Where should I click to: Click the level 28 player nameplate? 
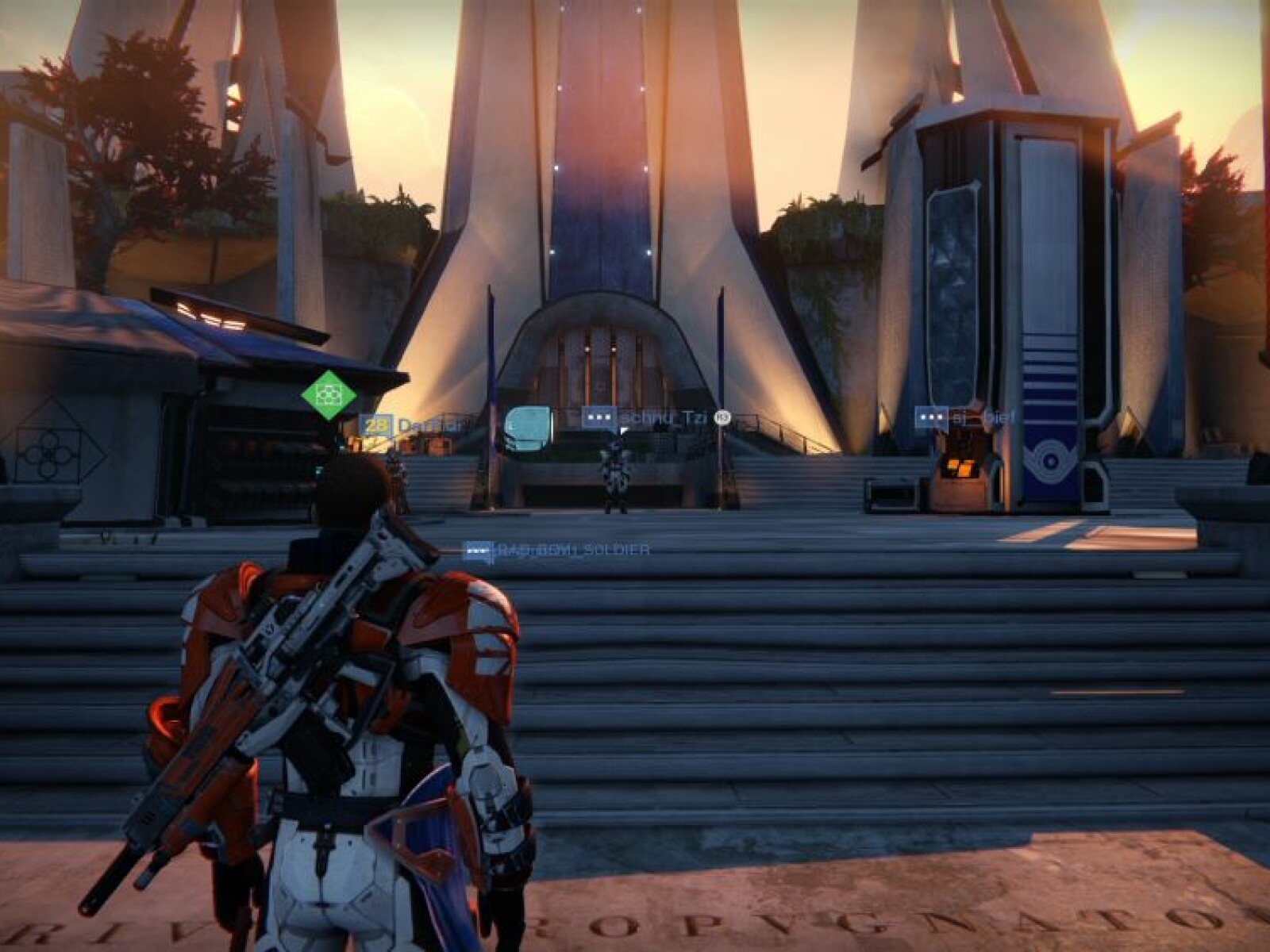click(410, 426)
